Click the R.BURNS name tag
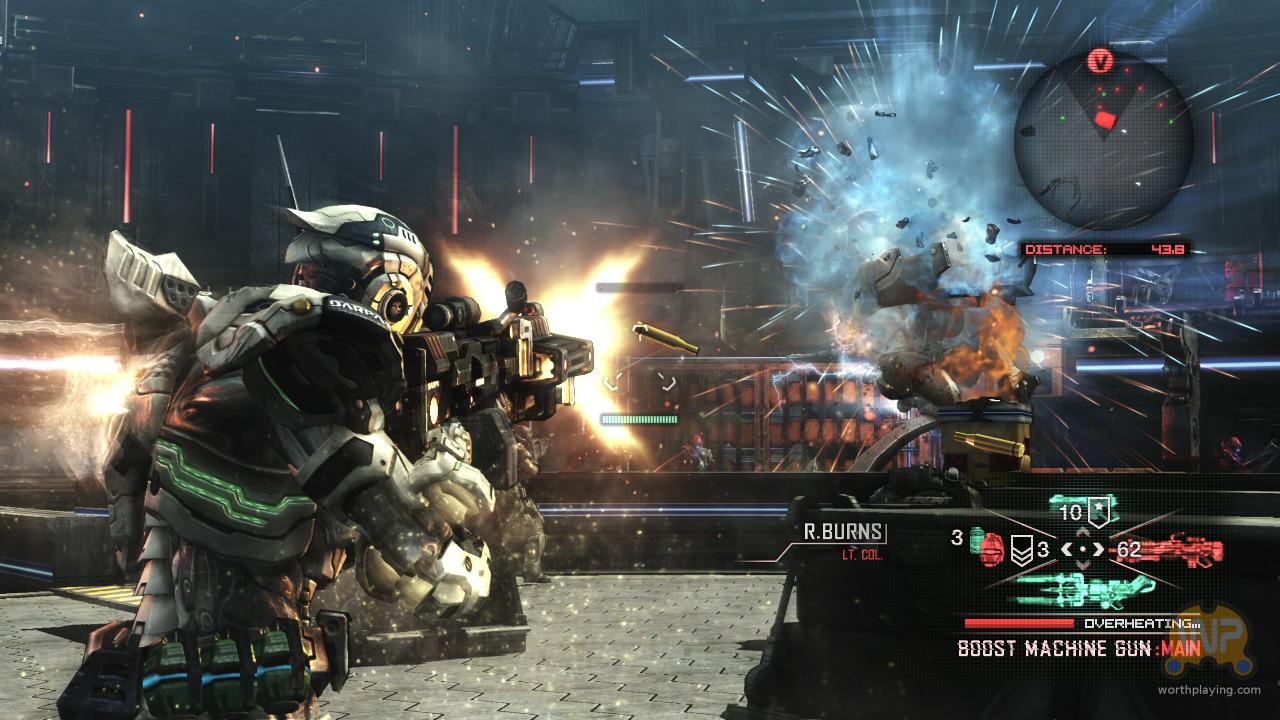Viewport: 1280px width, 720px height. (844, 532)
